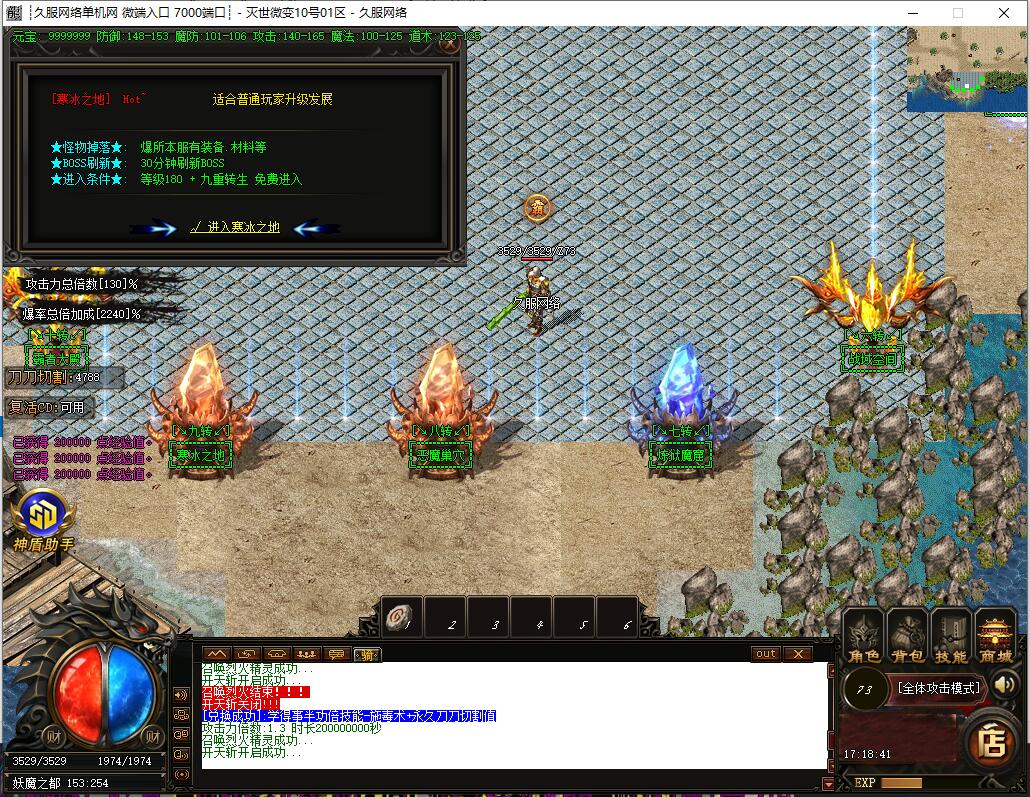
Task: Click the right 财 button by the mana orb
Action: [153, 737]
